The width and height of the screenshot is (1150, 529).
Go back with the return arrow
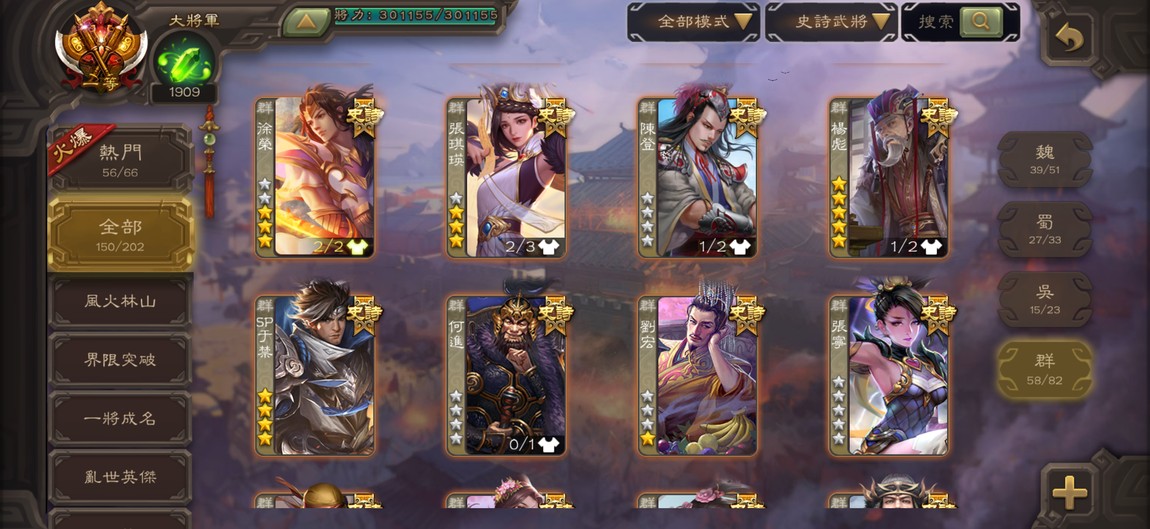(1069, 38)
